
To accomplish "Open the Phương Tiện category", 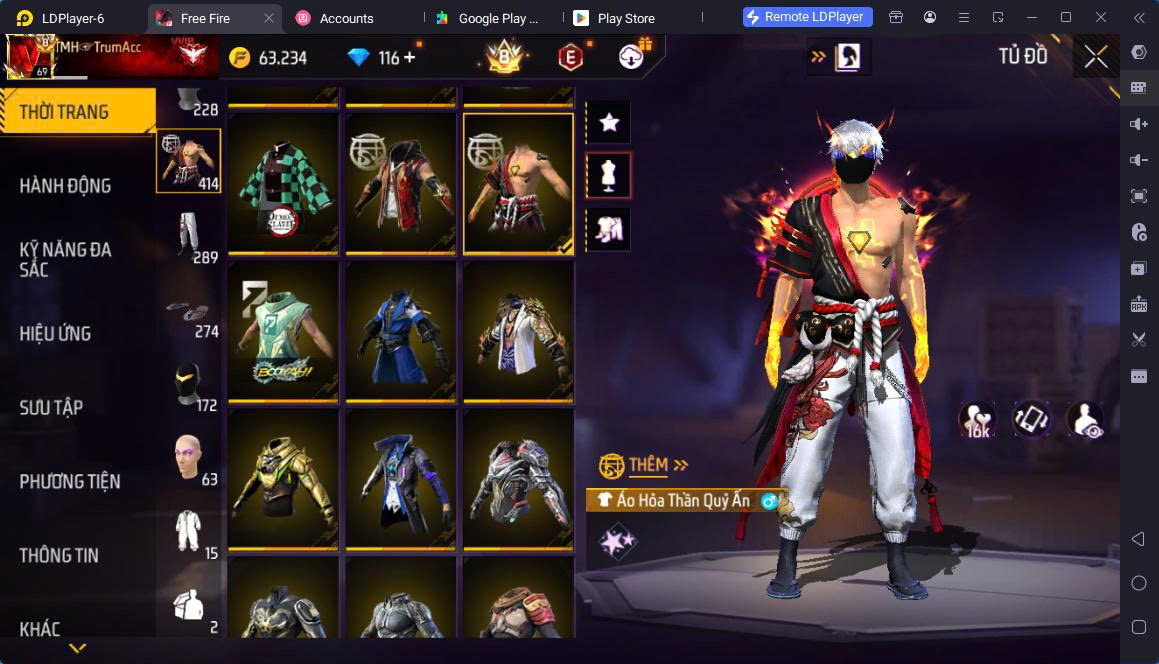I will click(x=70, y=481).
